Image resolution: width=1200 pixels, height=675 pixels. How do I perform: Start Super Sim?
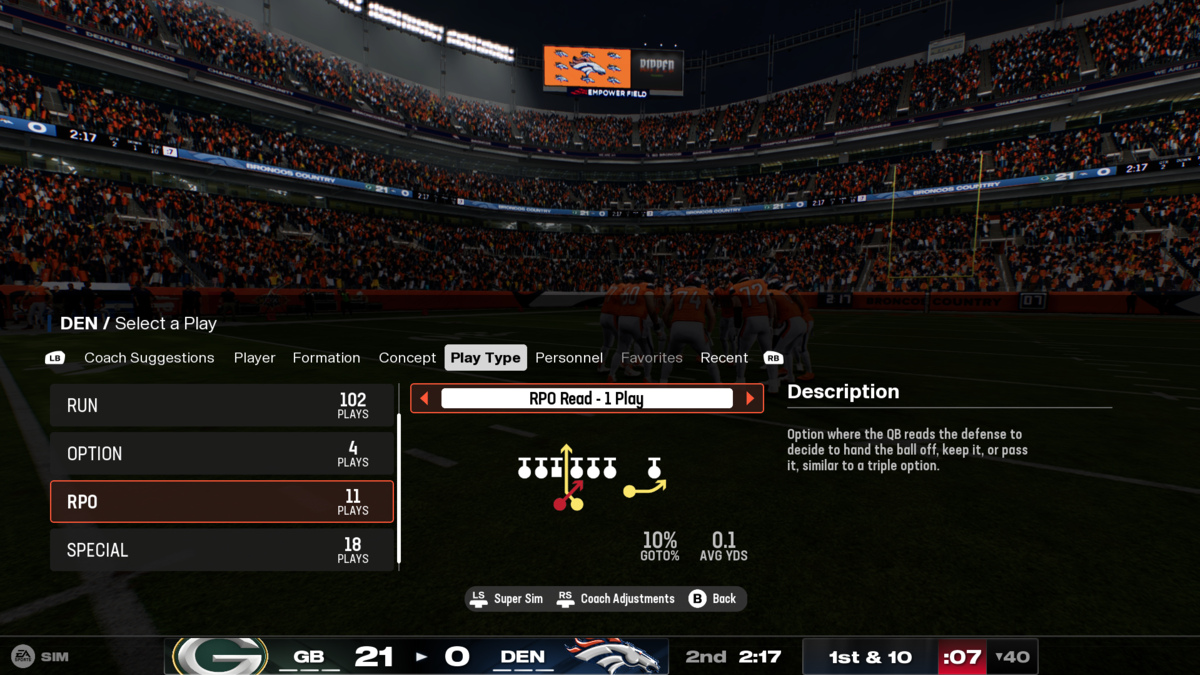point(507,599)
